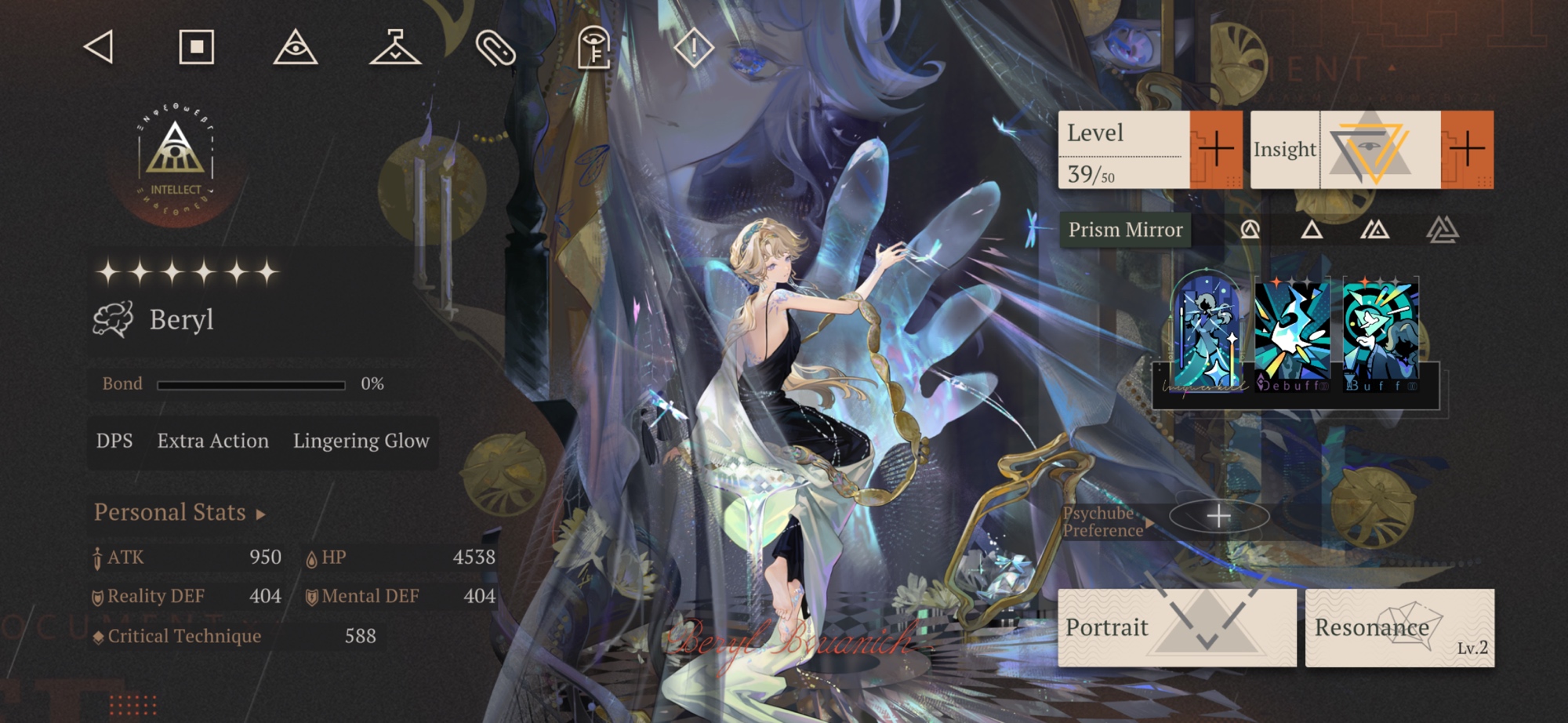Image resolution: width=1568 pixels, height=723 pixels.
Task: Raise Beryl's level with the plus button
Action: pos(1216,149)
